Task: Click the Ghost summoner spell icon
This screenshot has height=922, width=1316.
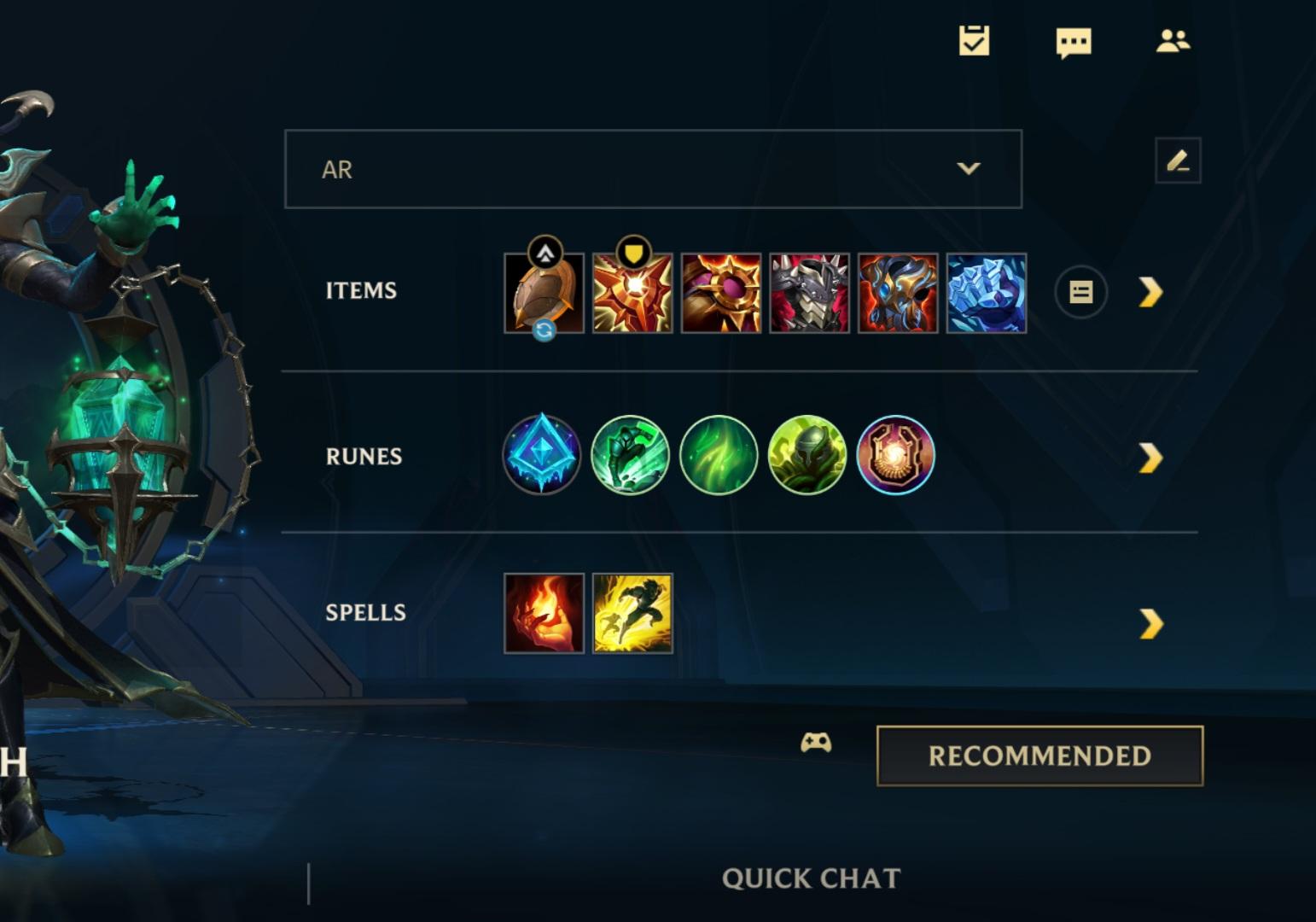Action: (x=632, y=614)
